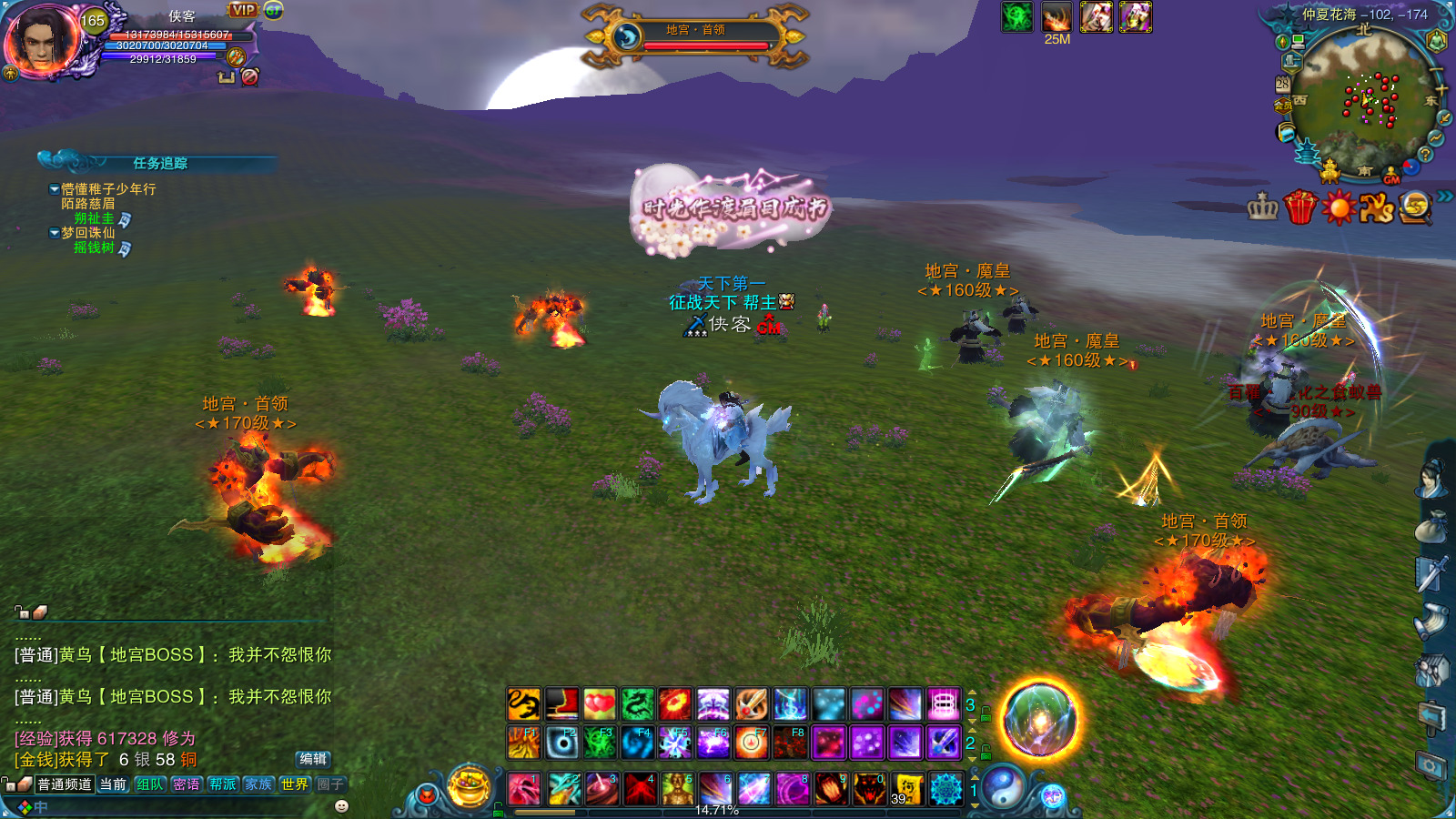Click the player portrait avatar
The height and width of the screenshot is (819, 1456).
41,41
